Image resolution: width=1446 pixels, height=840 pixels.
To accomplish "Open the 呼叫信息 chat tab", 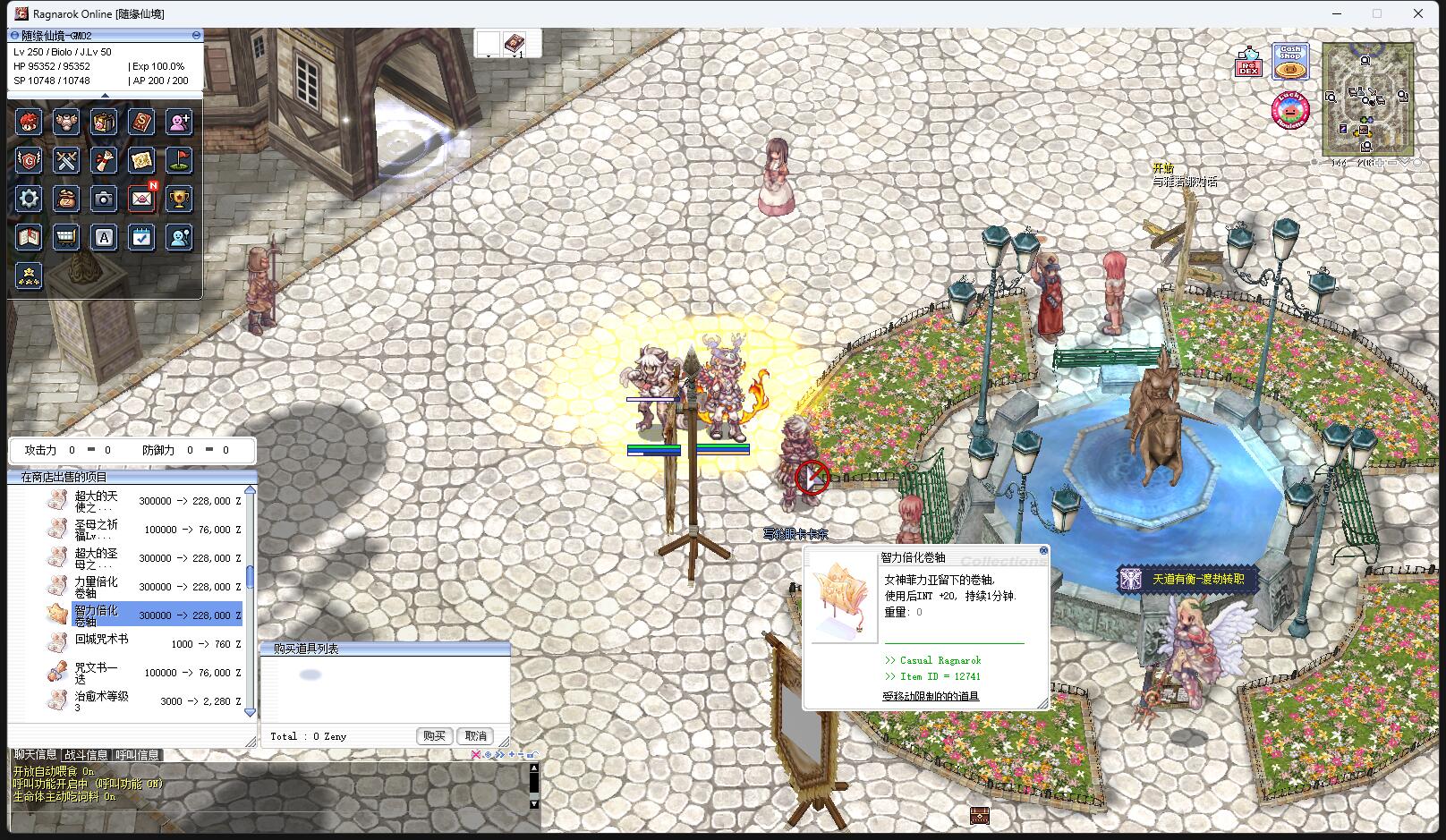I will 137,756.
